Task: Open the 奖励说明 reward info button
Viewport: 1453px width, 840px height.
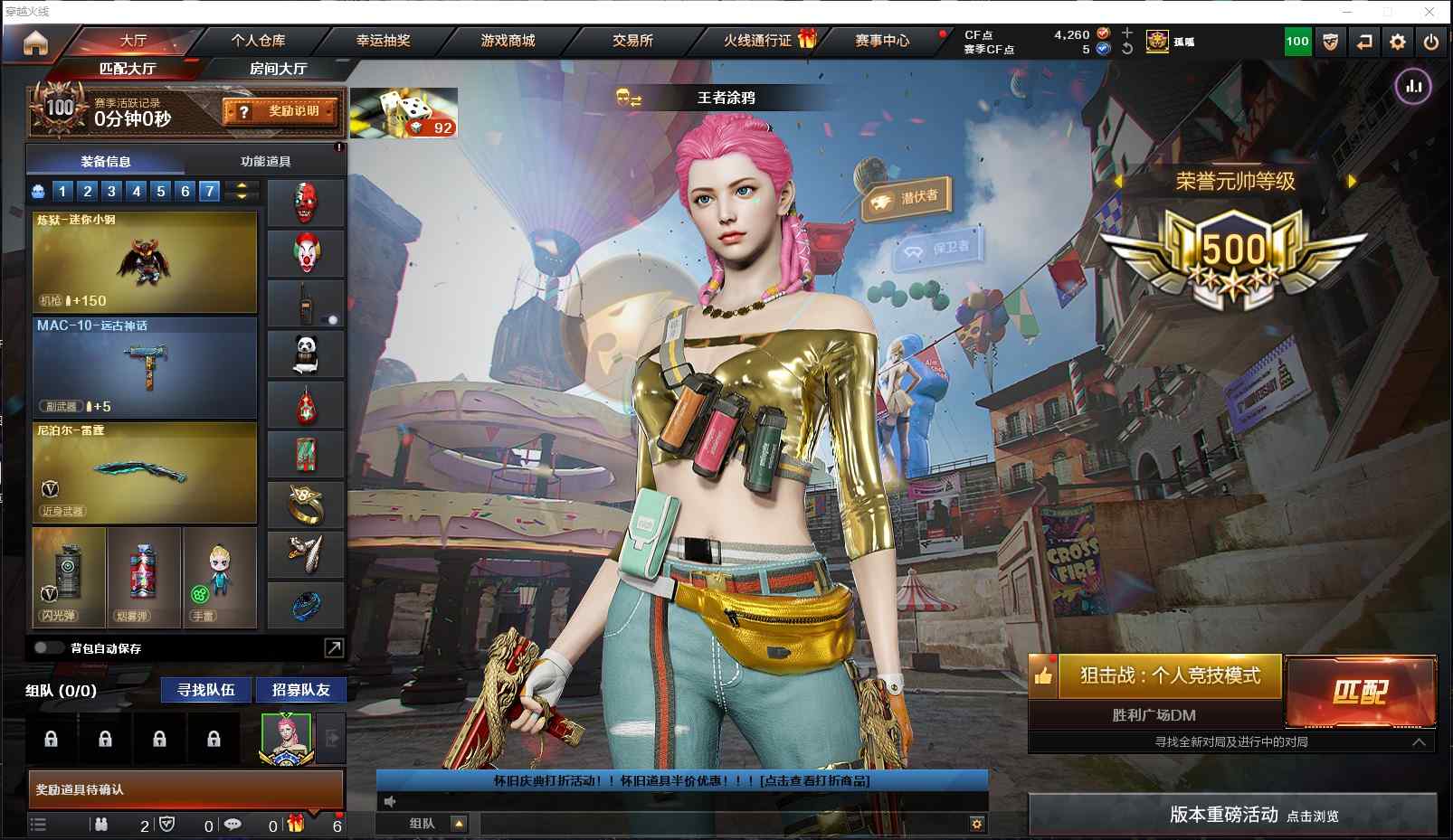Action: (x=281, y=111)
